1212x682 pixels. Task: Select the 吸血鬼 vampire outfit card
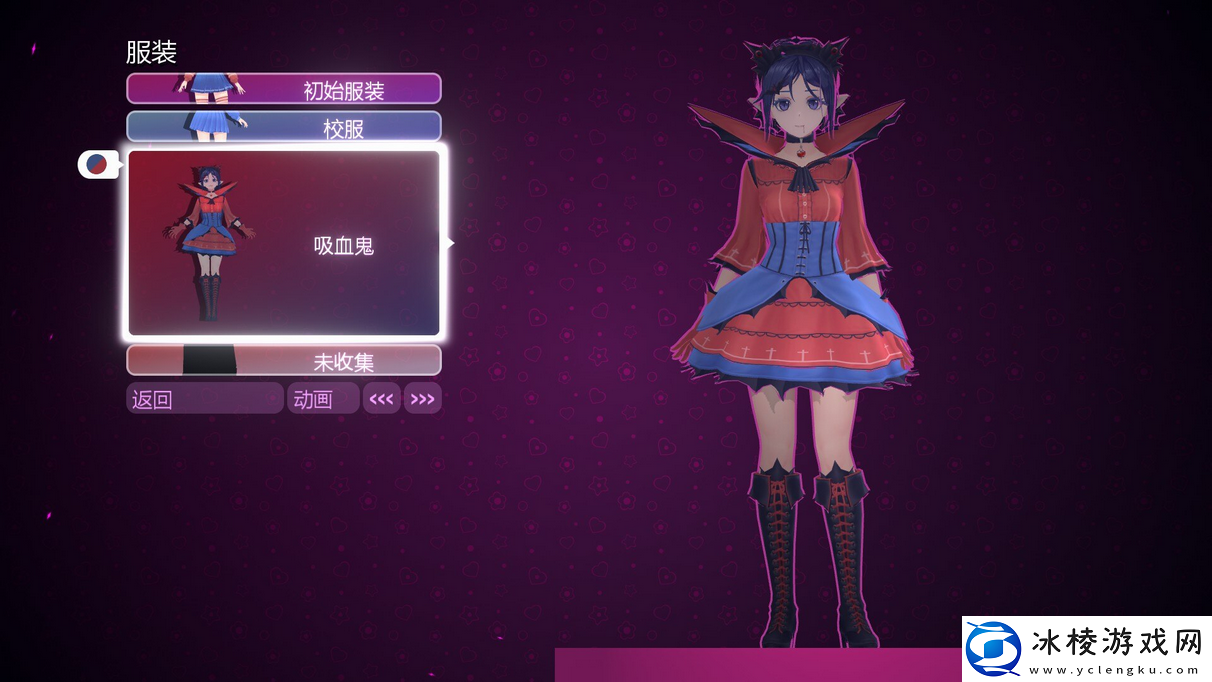[284, 242]
